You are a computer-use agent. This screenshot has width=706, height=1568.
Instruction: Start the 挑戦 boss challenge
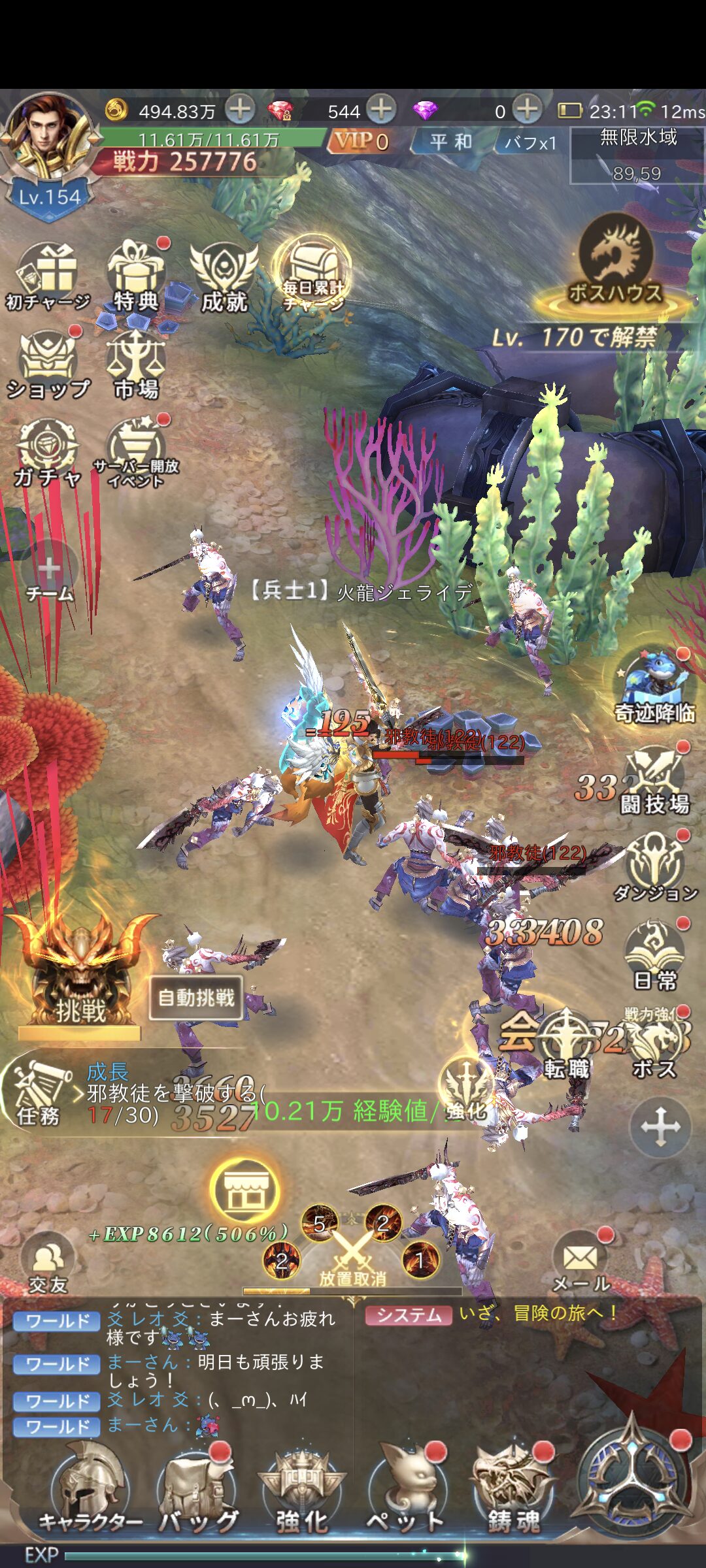tap(80, 973)
